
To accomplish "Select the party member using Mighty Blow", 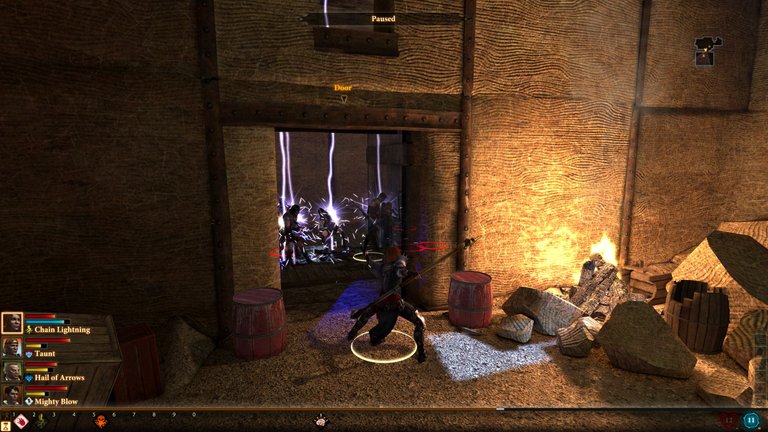I will point(12,394).
